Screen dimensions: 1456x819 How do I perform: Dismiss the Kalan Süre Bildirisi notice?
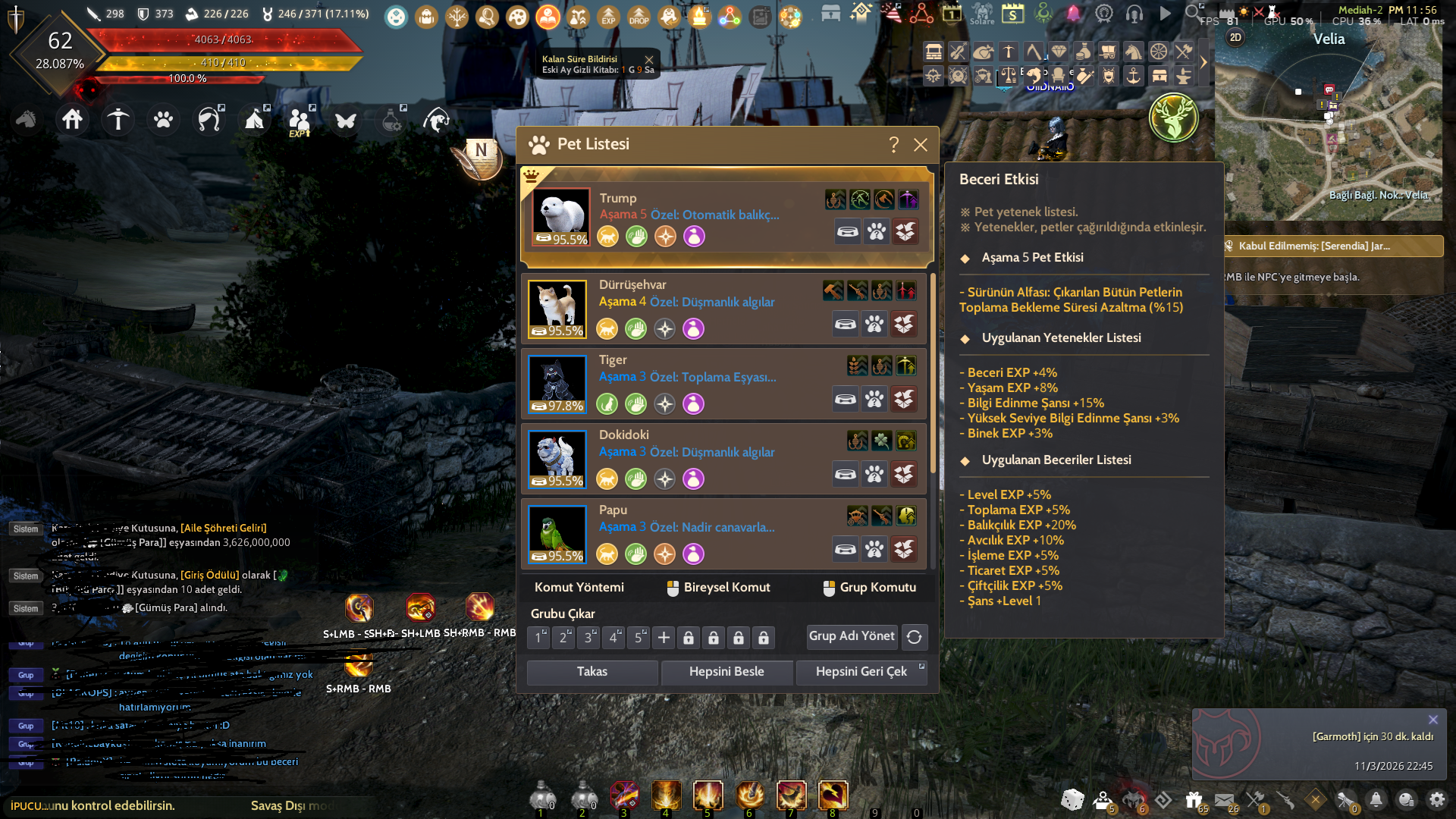click(649, 59)
